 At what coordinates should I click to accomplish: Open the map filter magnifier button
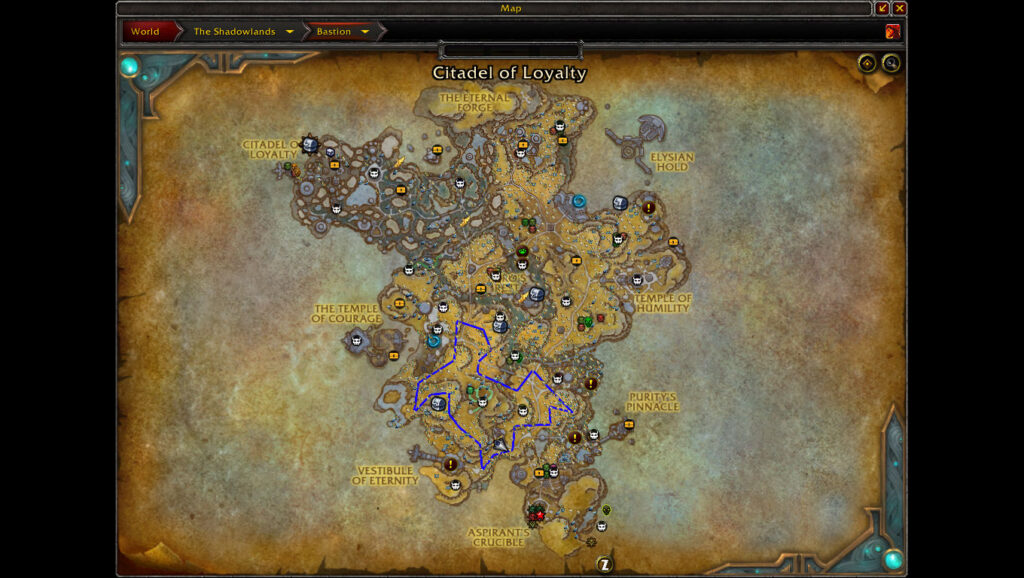coord(890,64)
